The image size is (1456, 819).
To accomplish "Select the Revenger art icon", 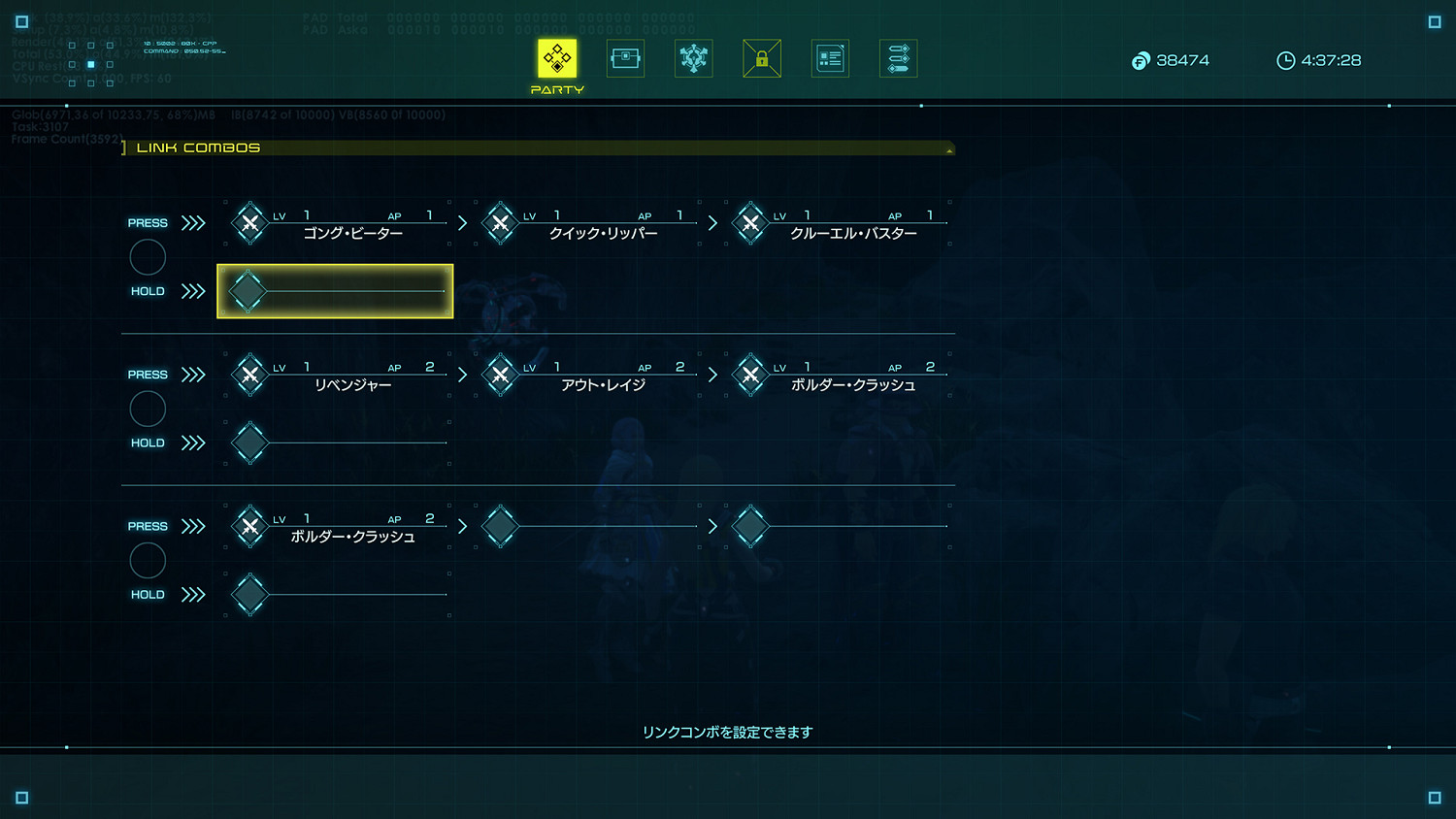I will [x=249, y=375].
